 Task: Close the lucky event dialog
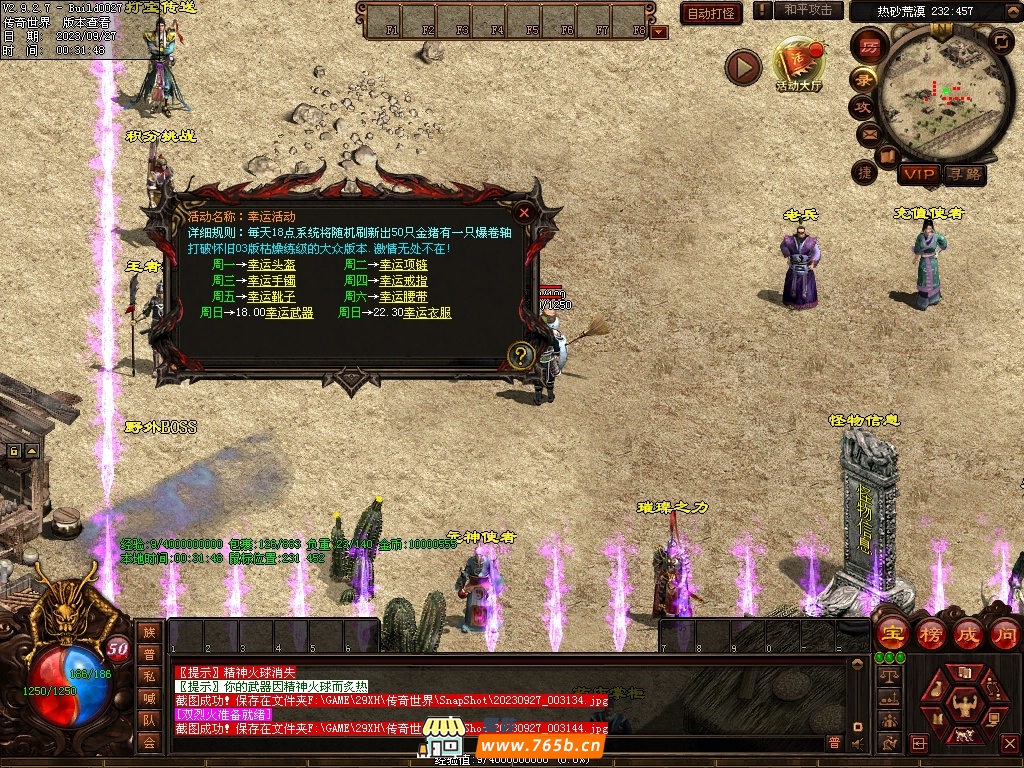523,212
